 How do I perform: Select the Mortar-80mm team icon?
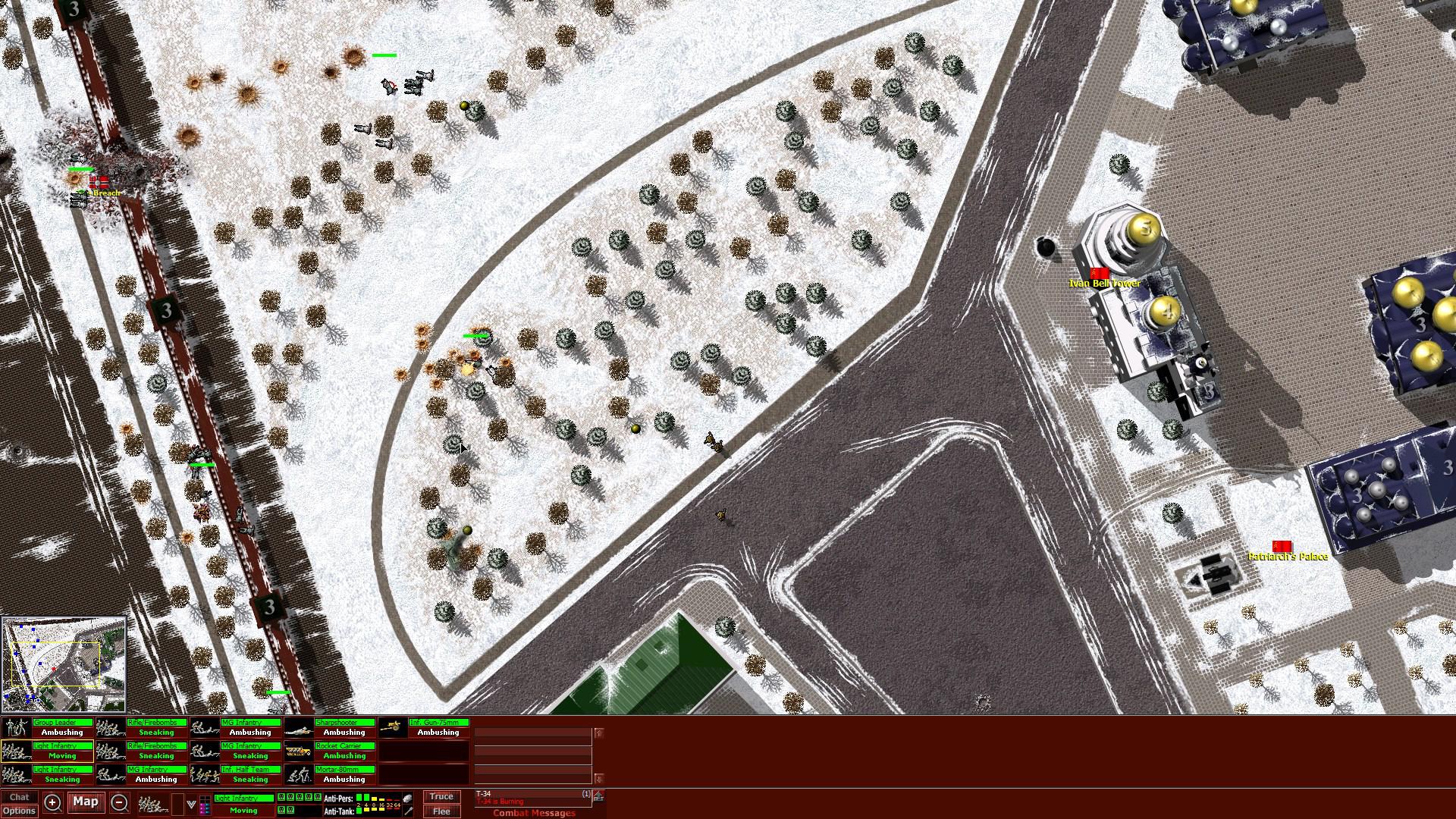tap(300, 775)
